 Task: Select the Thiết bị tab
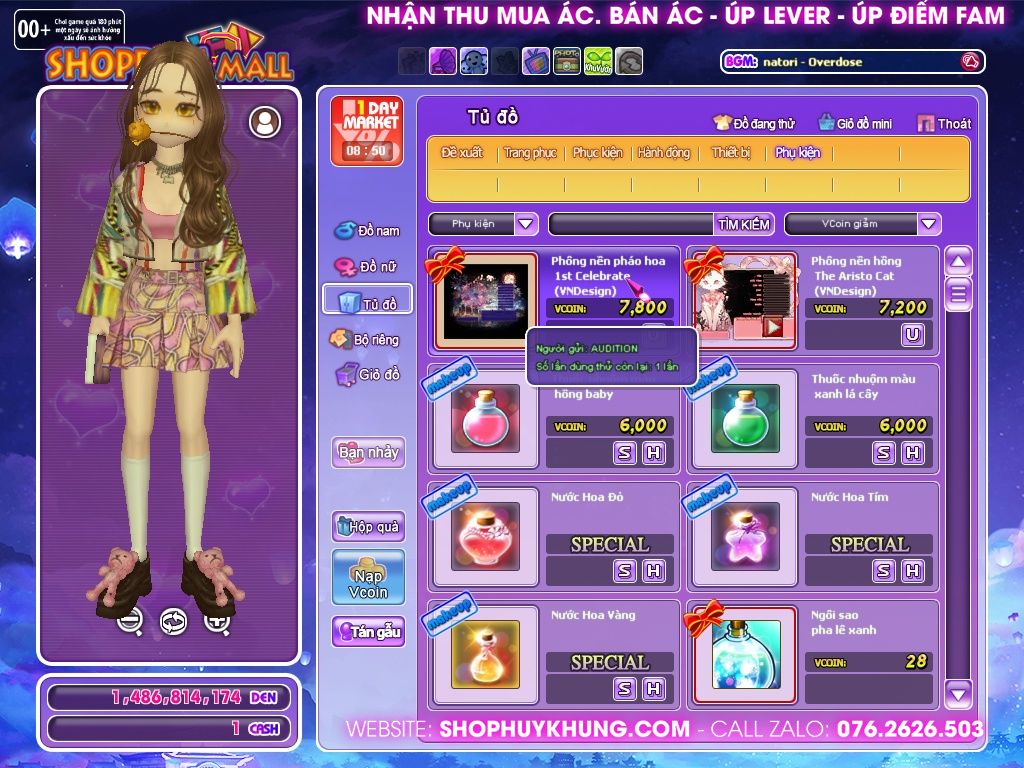coord(731,153)
